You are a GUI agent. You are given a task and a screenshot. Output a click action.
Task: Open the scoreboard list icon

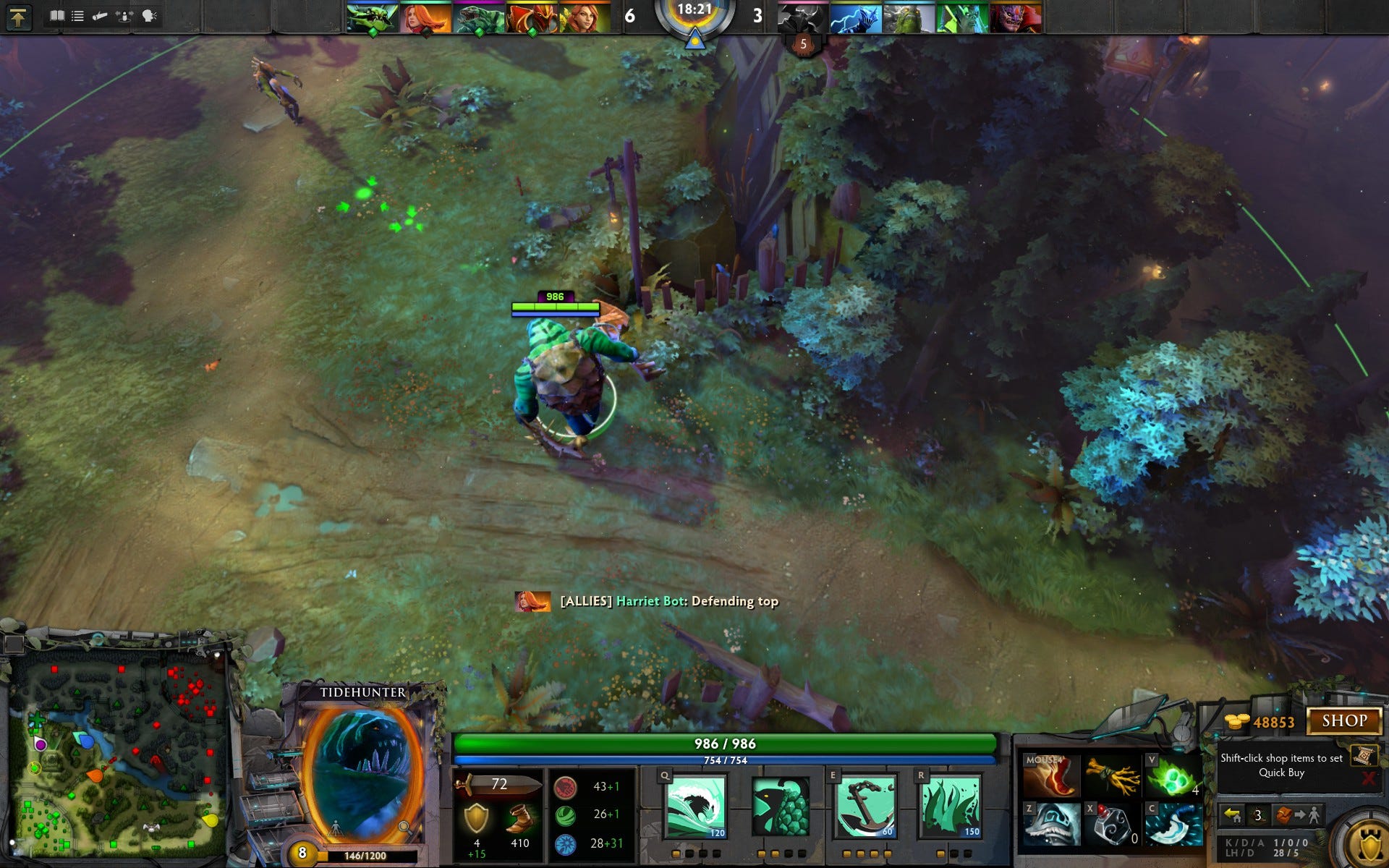click(x=77, y=16)
